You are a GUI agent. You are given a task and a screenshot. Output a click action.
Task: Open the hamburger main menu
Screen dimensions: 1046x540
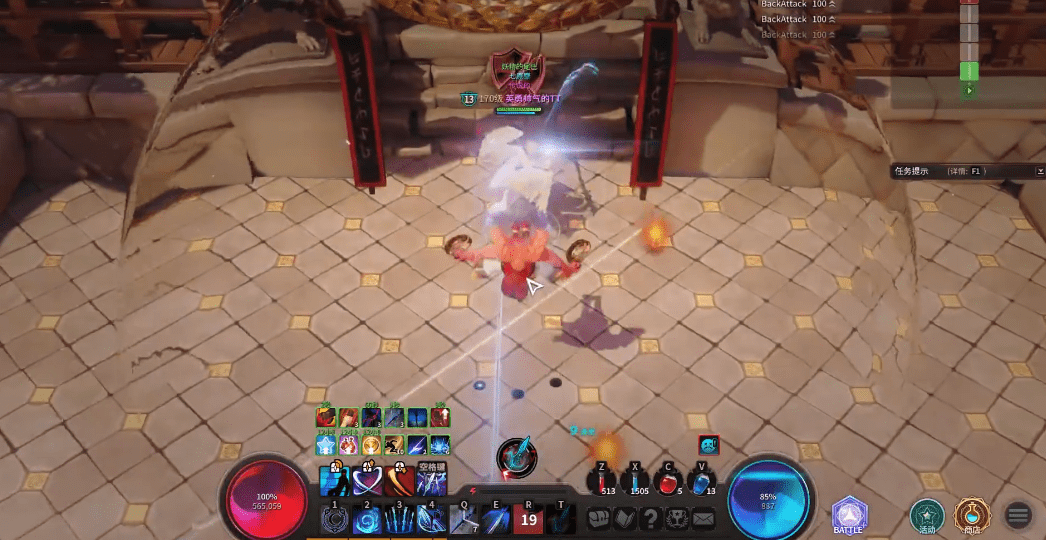[x=1018, y=515]
